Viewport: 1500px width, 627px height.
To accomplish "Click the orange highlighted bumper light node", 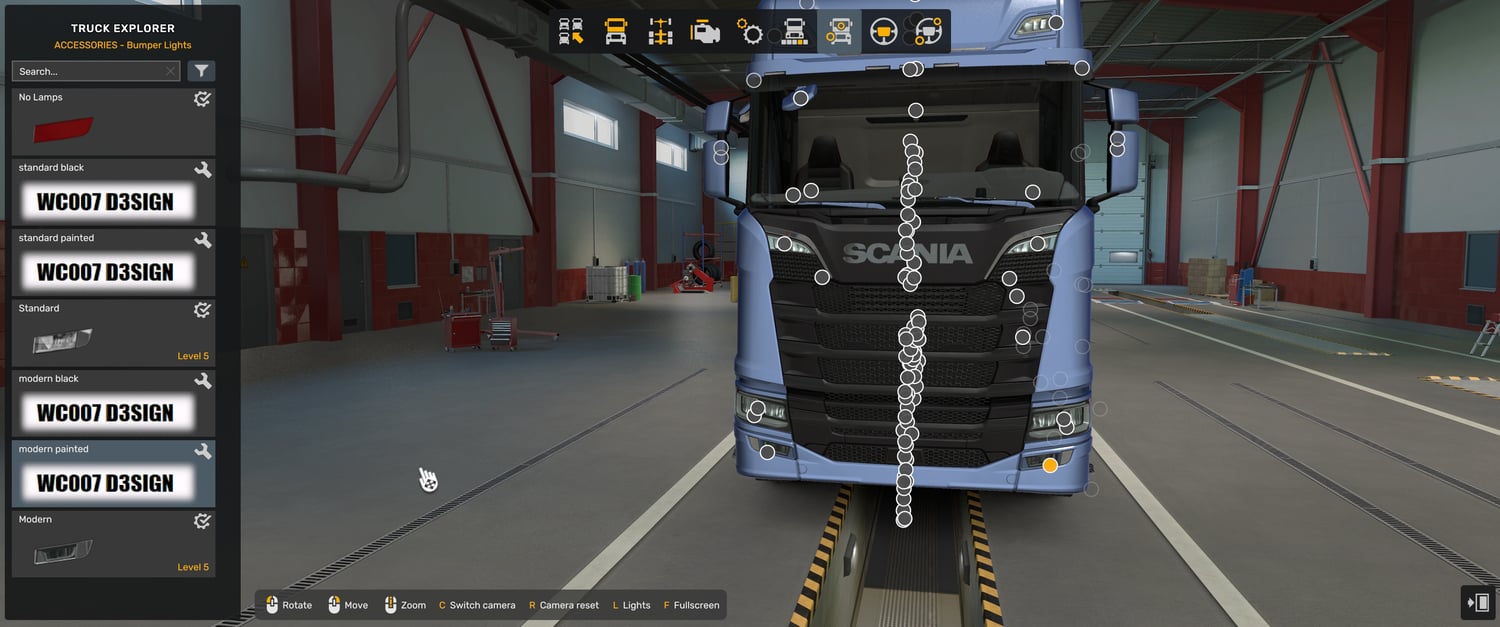I will 1050,465.
